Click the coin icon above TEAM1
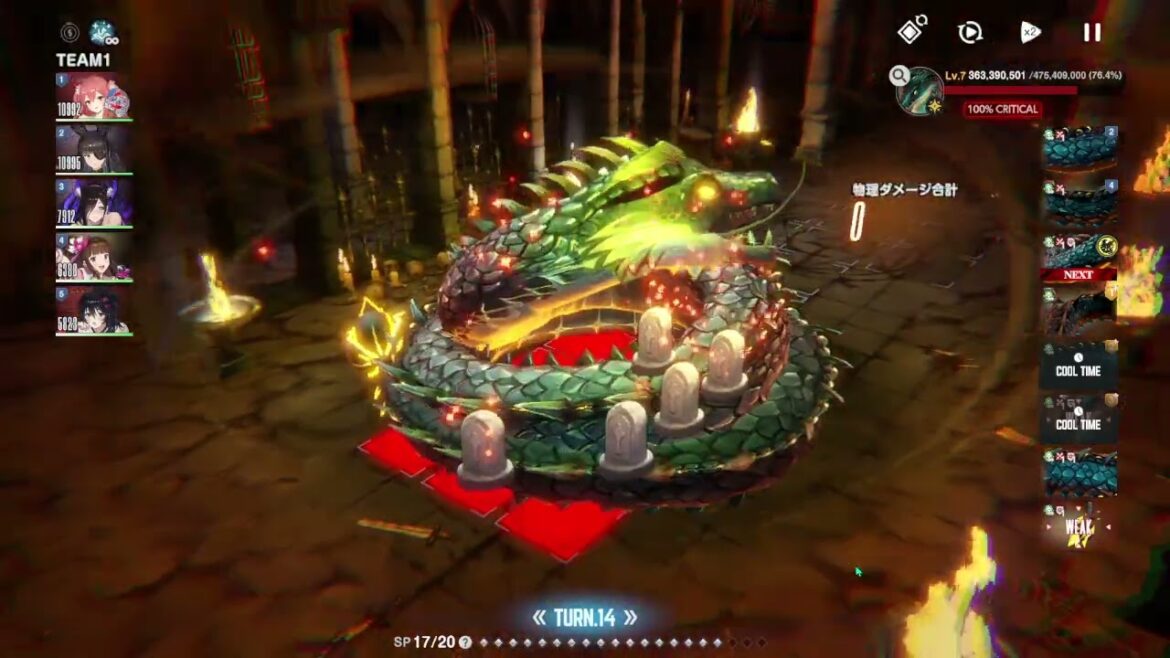 tap(70, 33)
